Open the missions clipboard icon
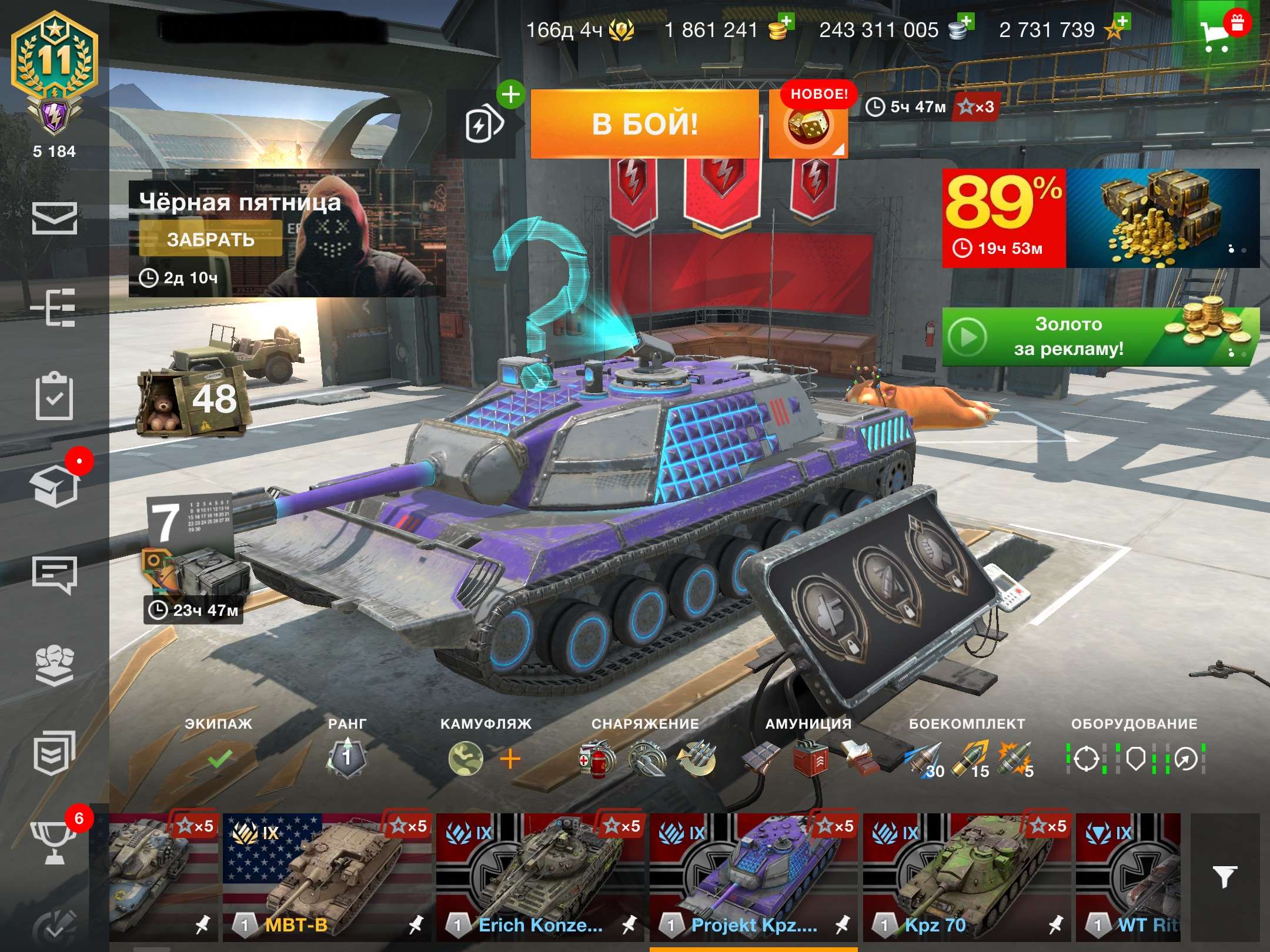The height and width of the screenshot is (952, 1270). 53,395
